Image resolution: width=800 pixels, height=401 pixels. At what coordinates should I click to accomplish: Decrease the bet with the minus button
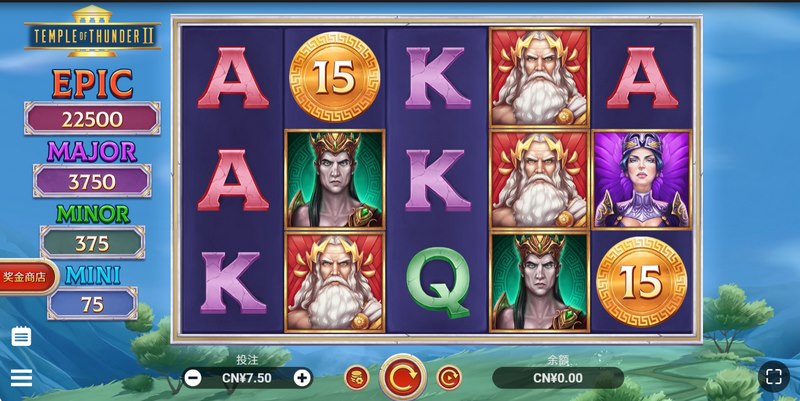[x=193, y=378]
